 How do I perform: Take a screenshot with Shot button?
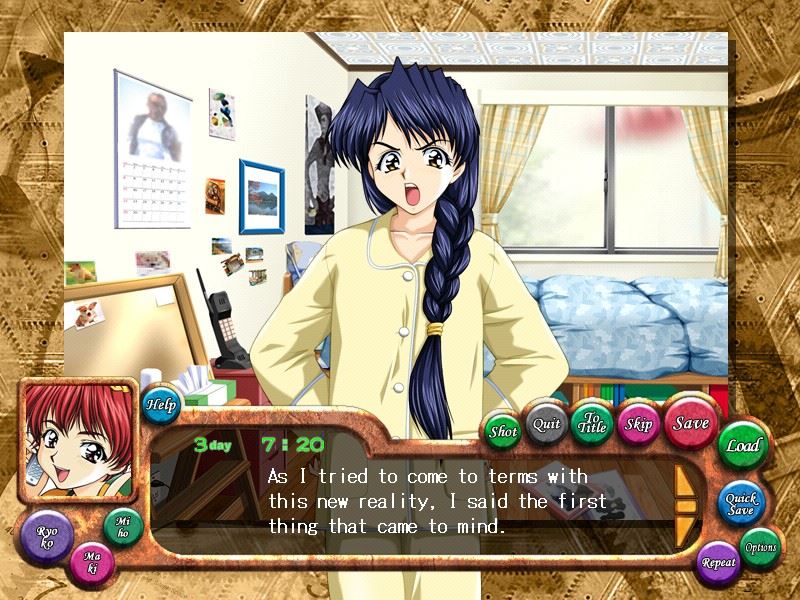(502, 432)
